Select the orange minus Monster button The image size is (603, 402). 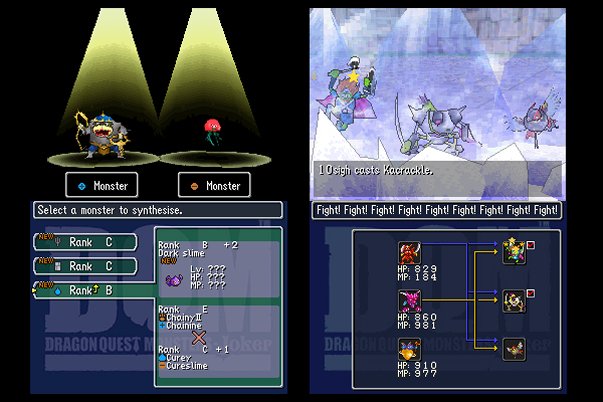213,185
